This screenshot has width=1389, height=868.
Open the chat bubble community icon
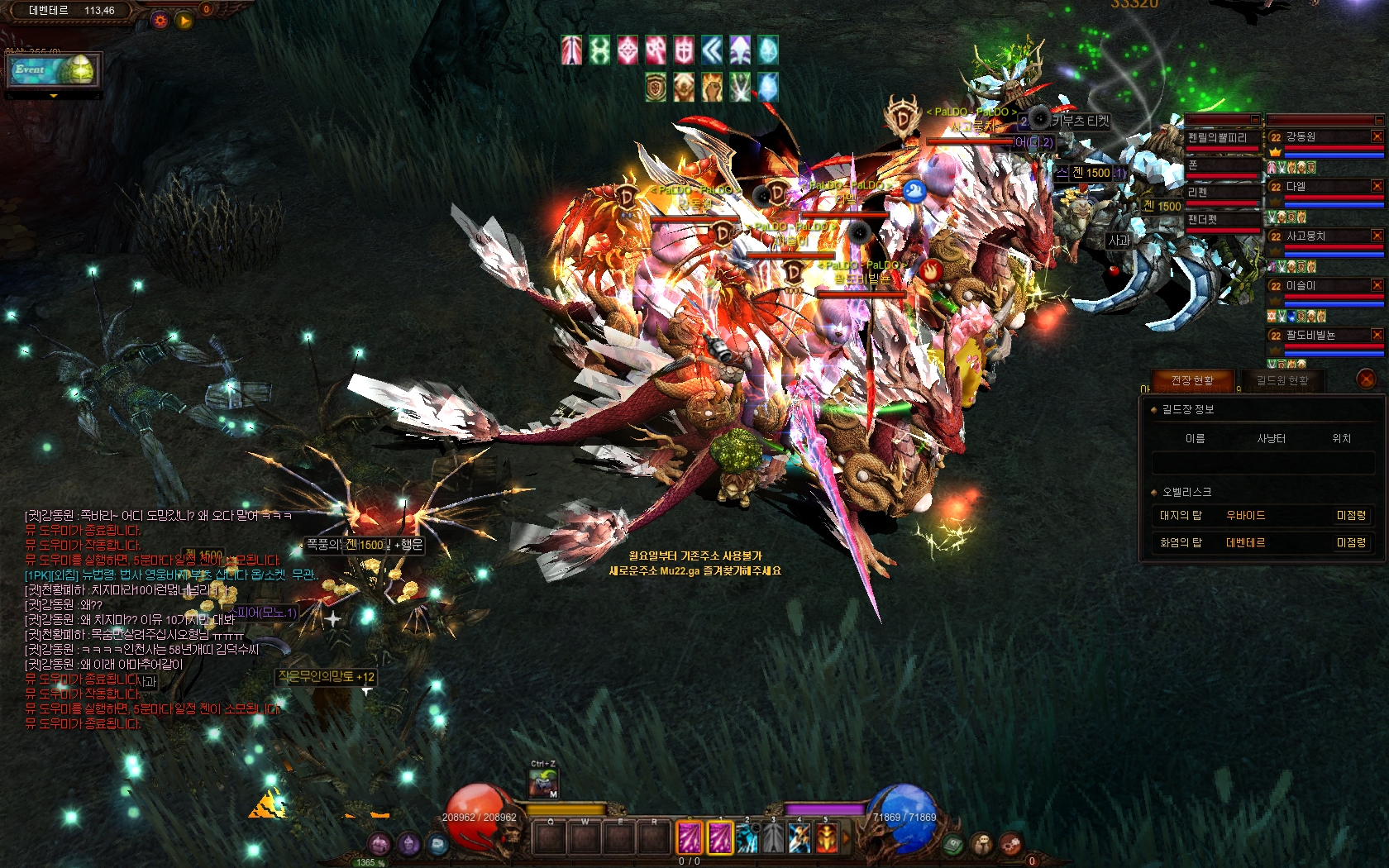(x=982, y=844)
